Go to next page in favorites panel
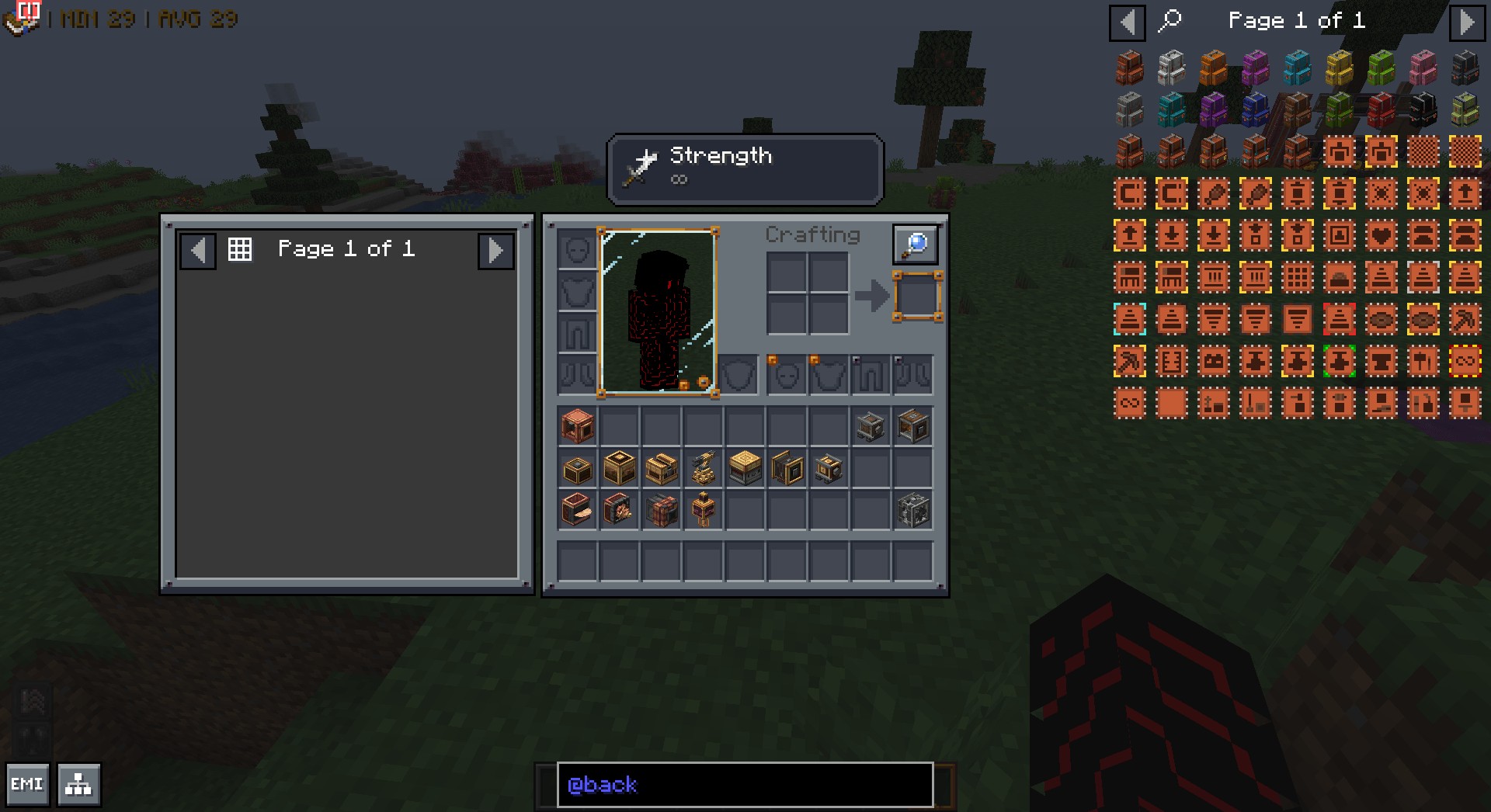The image size is (1491, 812). click(x=495, y=250)
